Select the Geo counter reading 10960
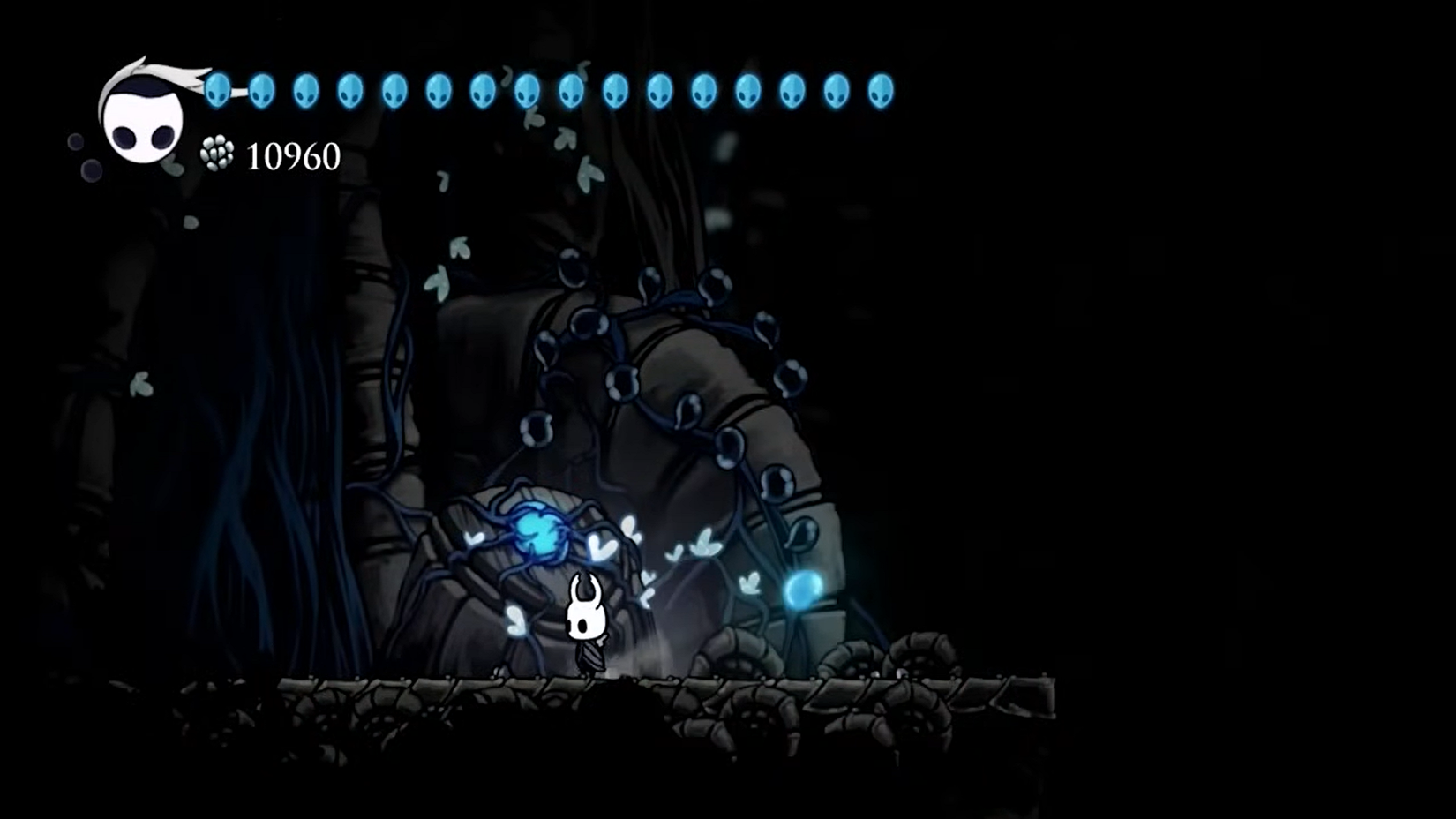Screen dimensions: 1456x819 291,155
